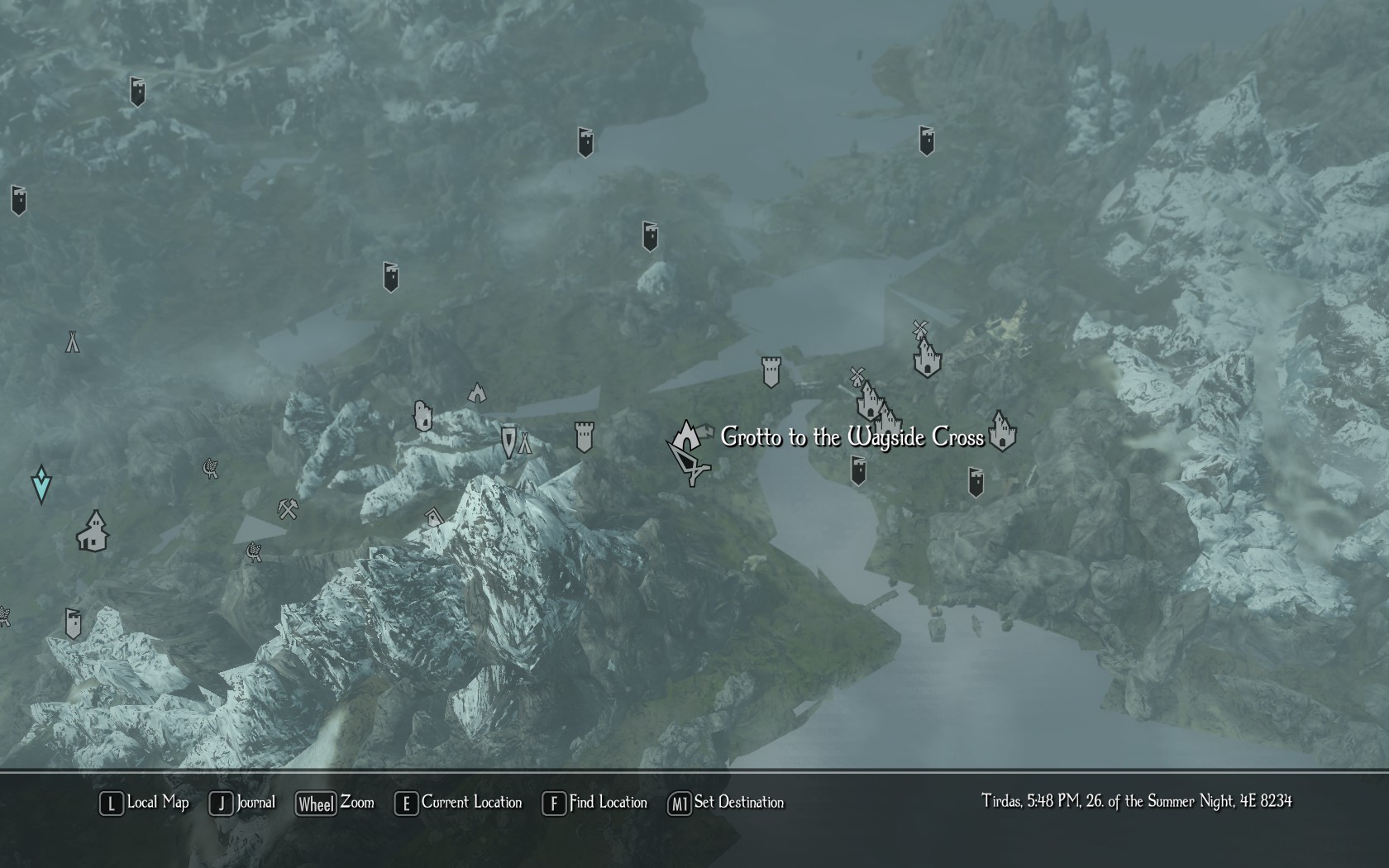Center map on Current Location
The image size is (1389, 868).
[x=458, y=803]
